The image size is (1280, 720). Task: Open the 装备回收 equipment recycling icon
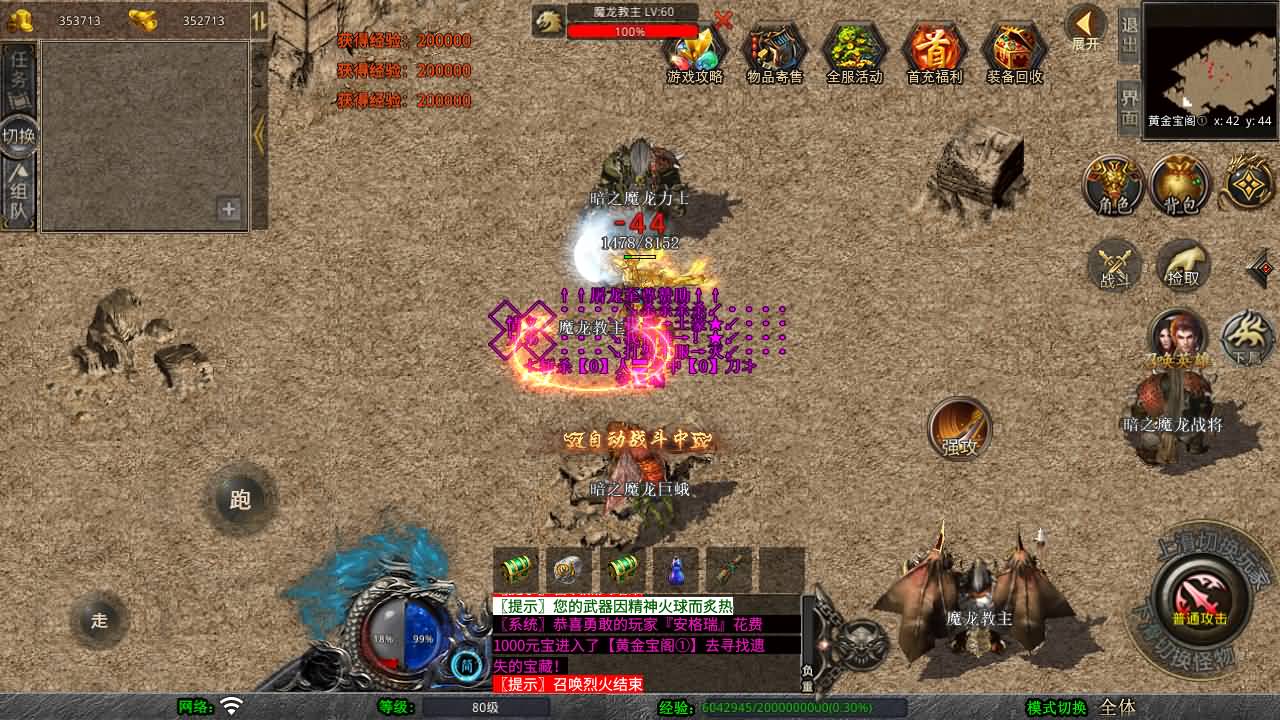click(1015, 52)
